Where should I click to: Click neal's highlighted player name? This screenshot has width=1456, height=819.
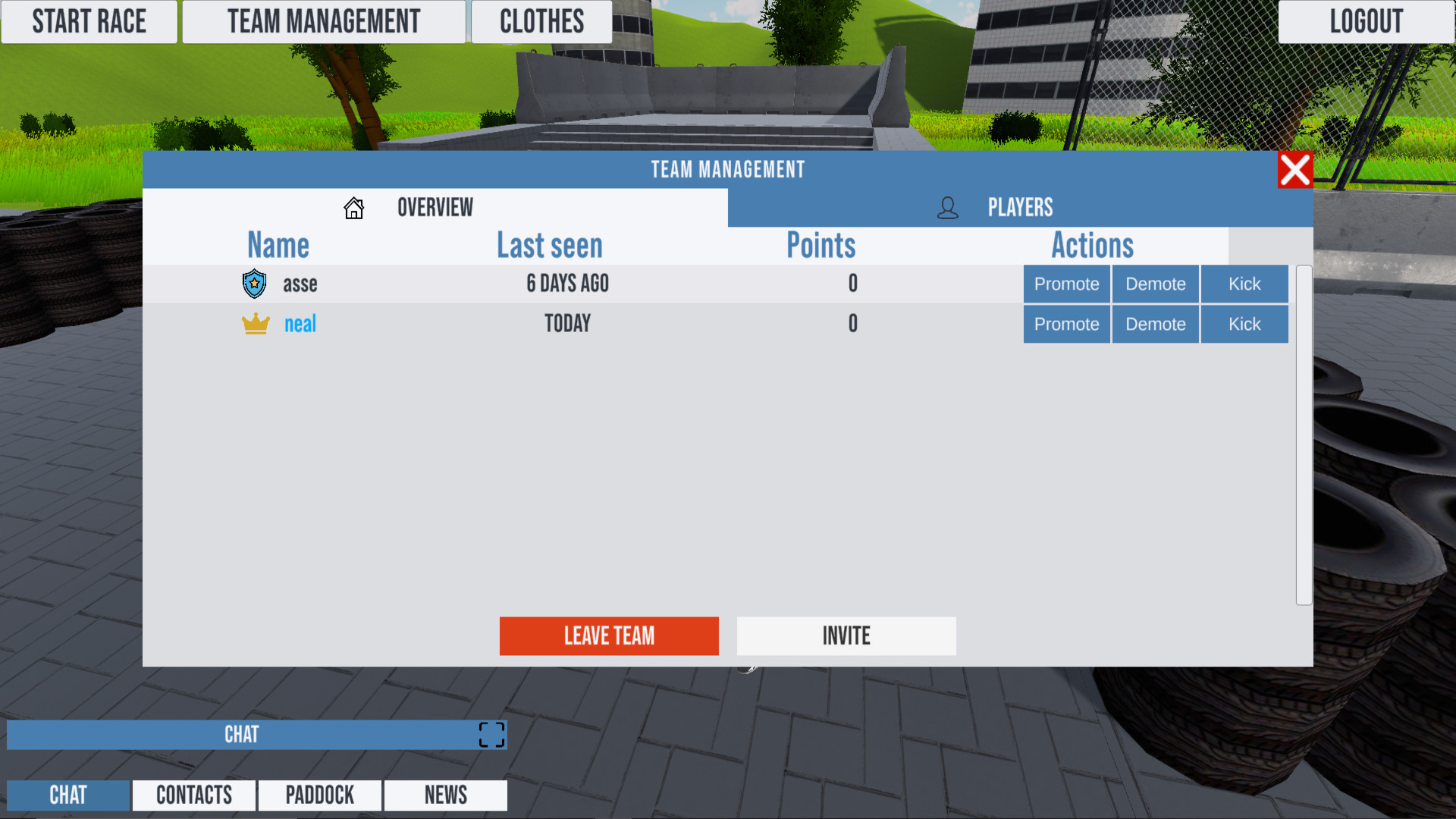(x=300, y=324)
